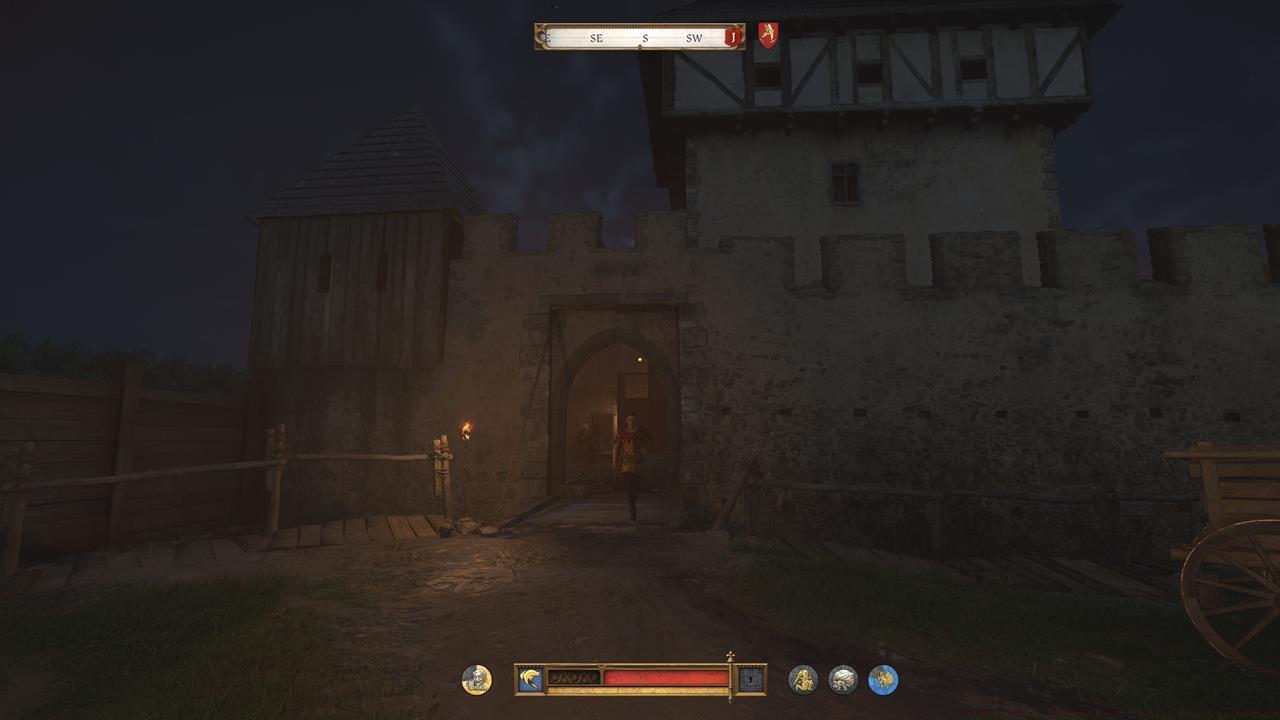Click the S label on the compass strip
This screenshot has width=1280, height=720.
point(645,36)
